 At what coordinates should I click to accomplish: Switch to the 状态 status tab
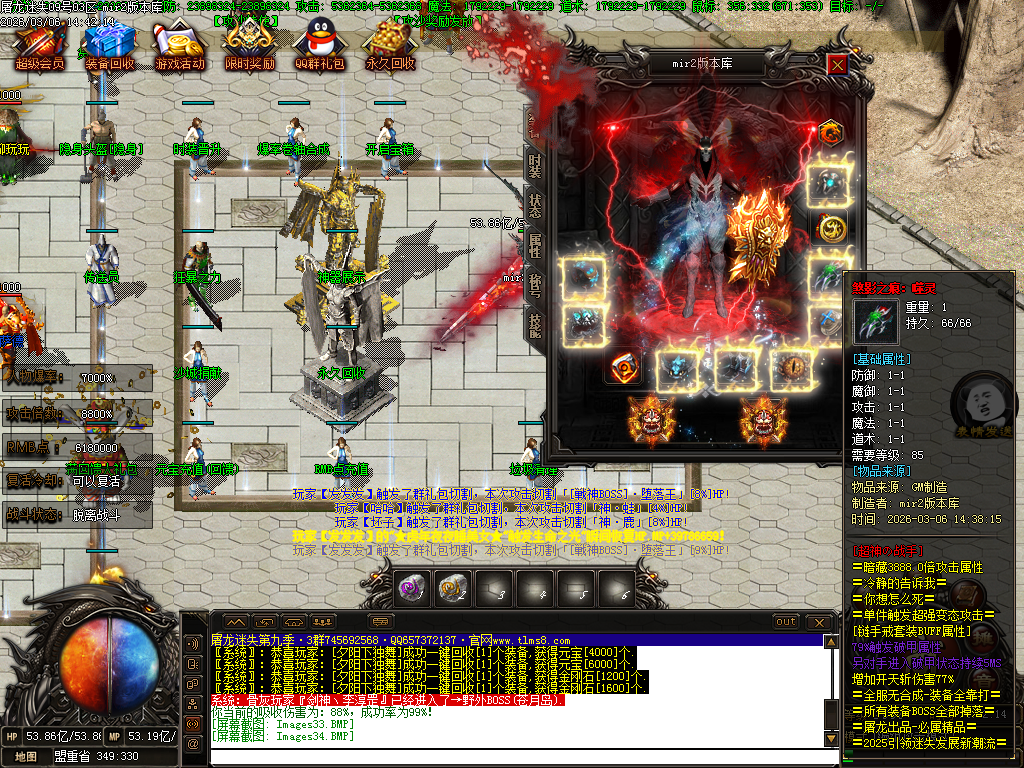(x=535, y=205)
